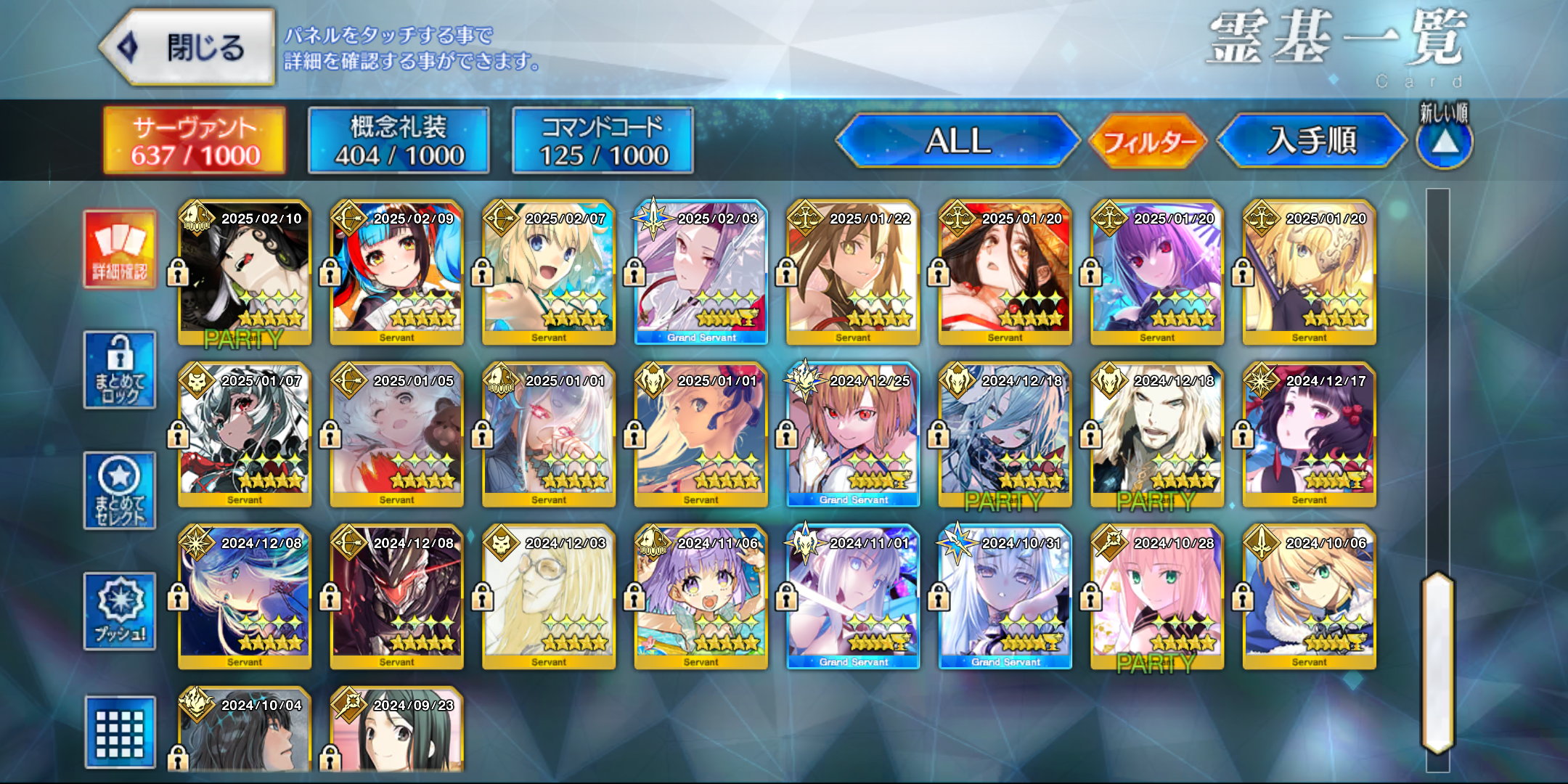1568x784 pixels.
Task: Open the servant card dated 2024/12/17
Action: click(1310, 435)
